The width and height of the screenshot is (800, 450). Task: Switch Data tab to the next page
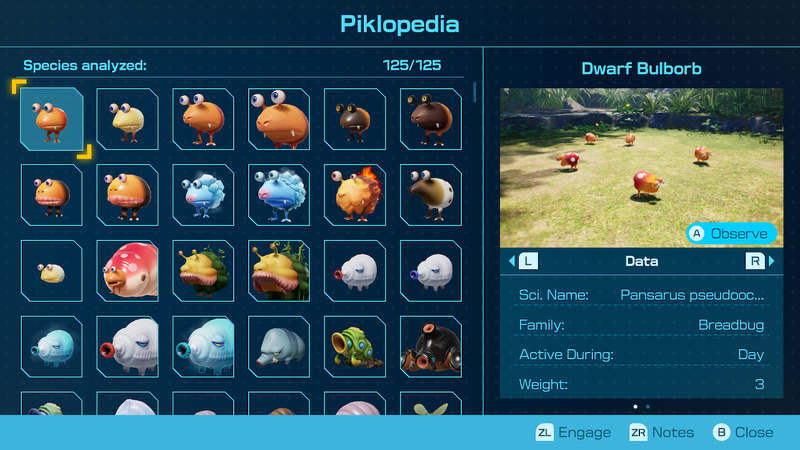(757, 261)
